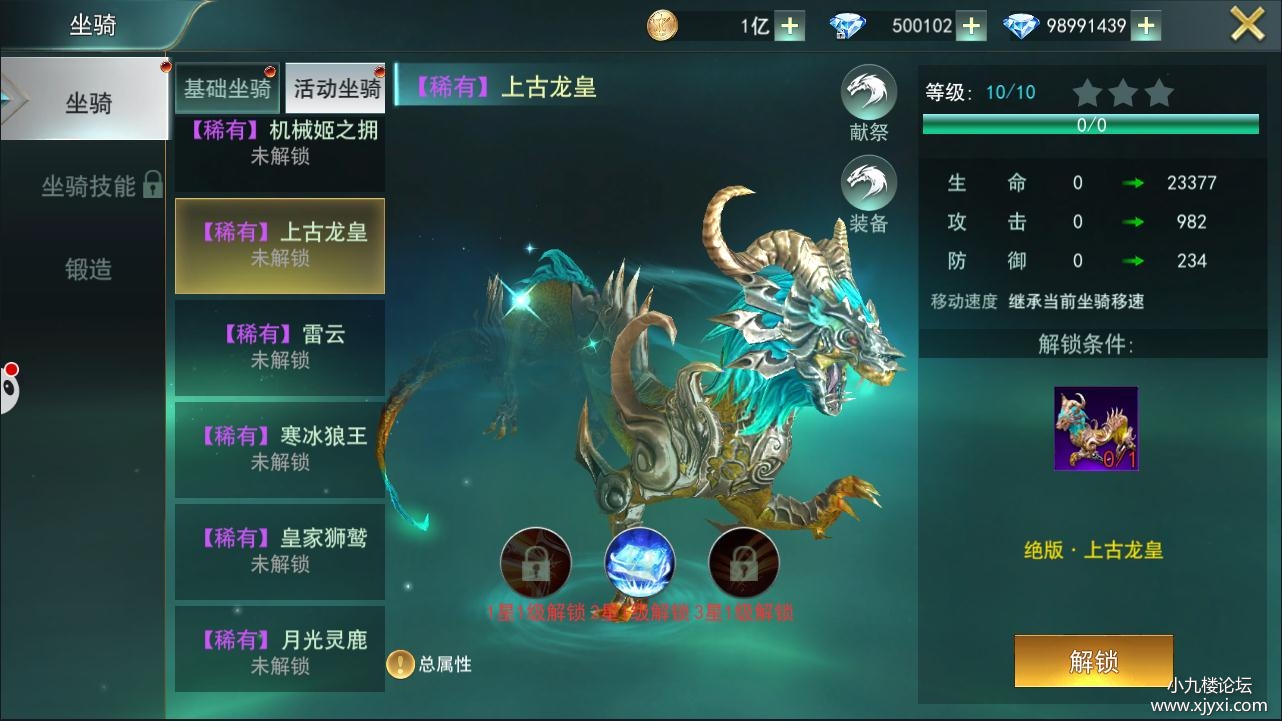Switch to the 基础坐骑 tab

tap(227, 88)
